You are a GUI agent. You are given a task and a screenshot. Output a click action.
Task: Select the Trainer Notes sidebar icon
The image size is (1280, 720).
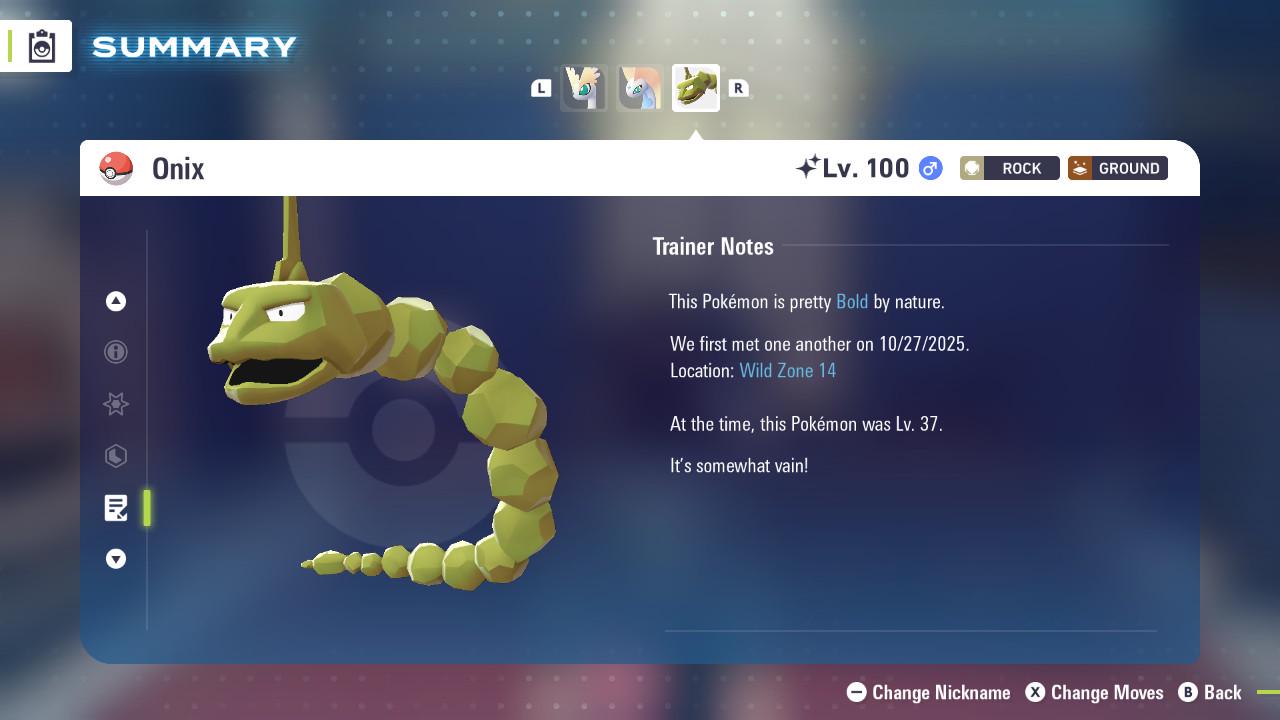(116, 508)
